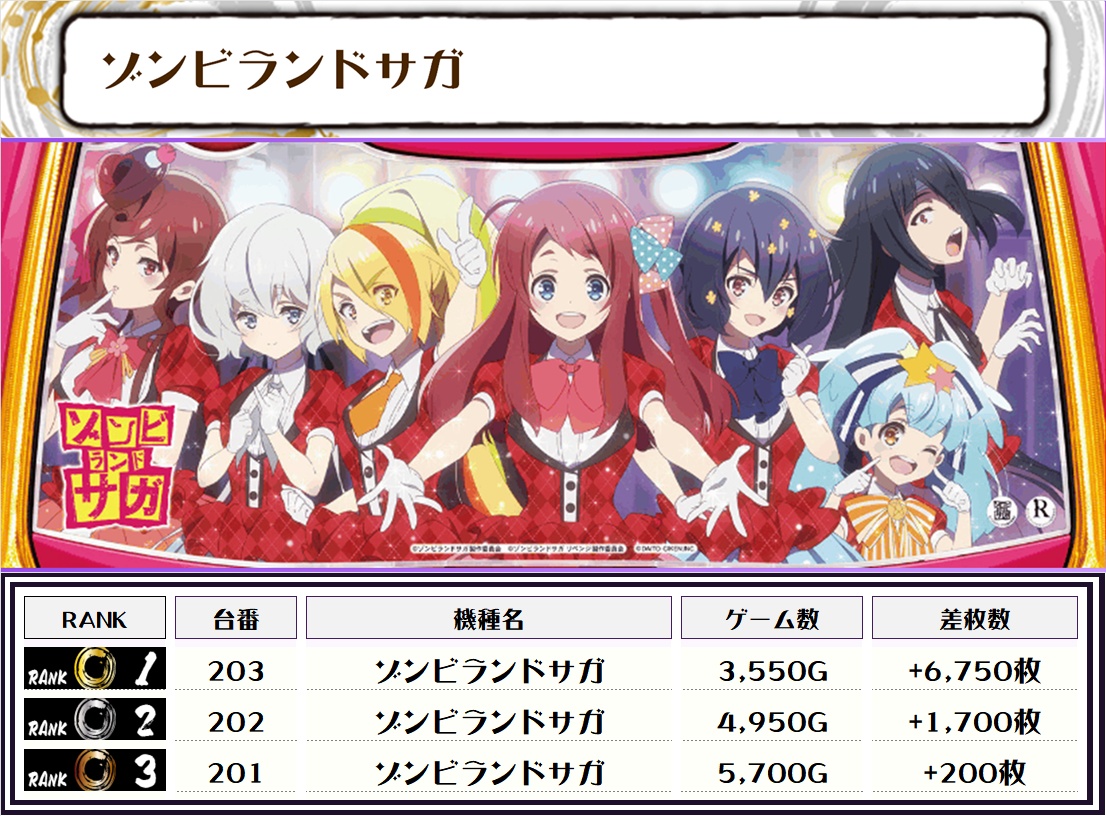Click the ゲーム数 column header
Viewport: 1106px width, 816px height.
(772, 619)
